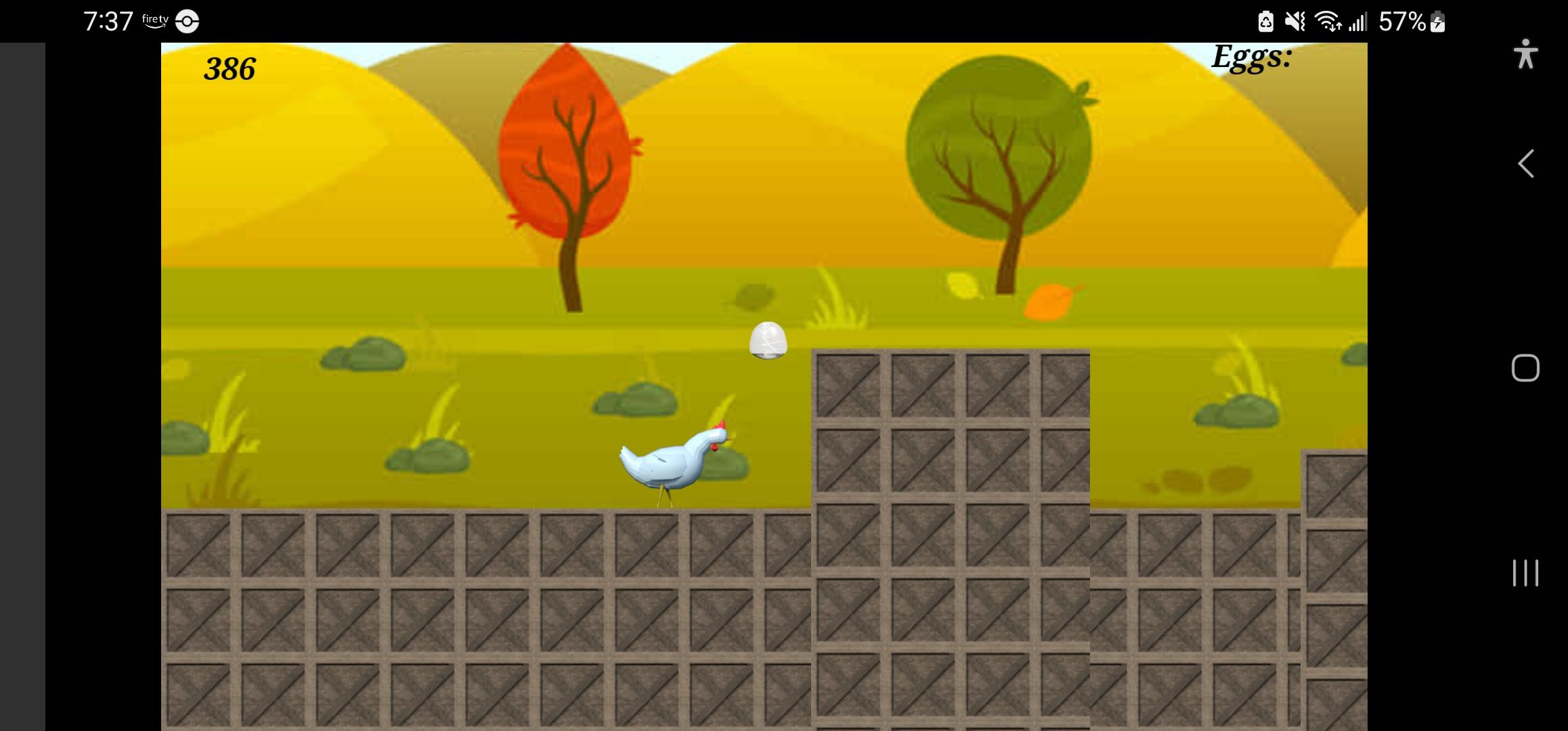Tap the charging battery icon

pos(1439,22)
